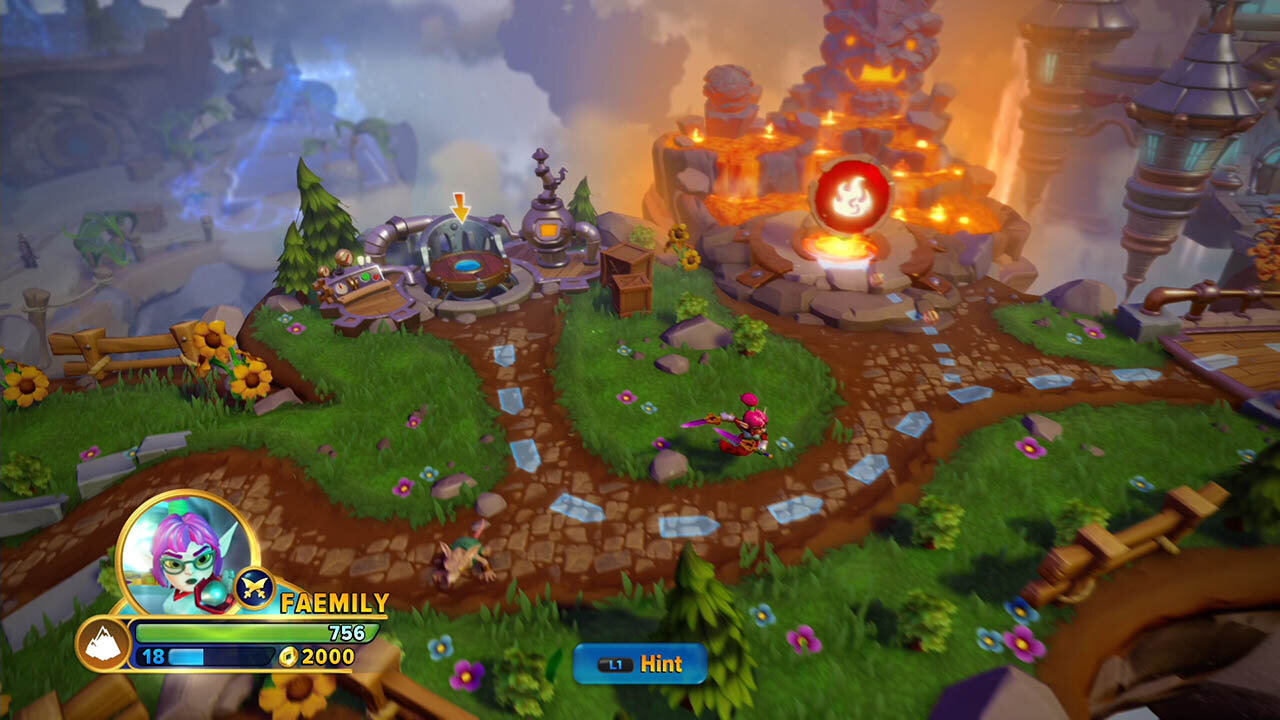Click the crossed-blades class badge

(x=253, y=588)
